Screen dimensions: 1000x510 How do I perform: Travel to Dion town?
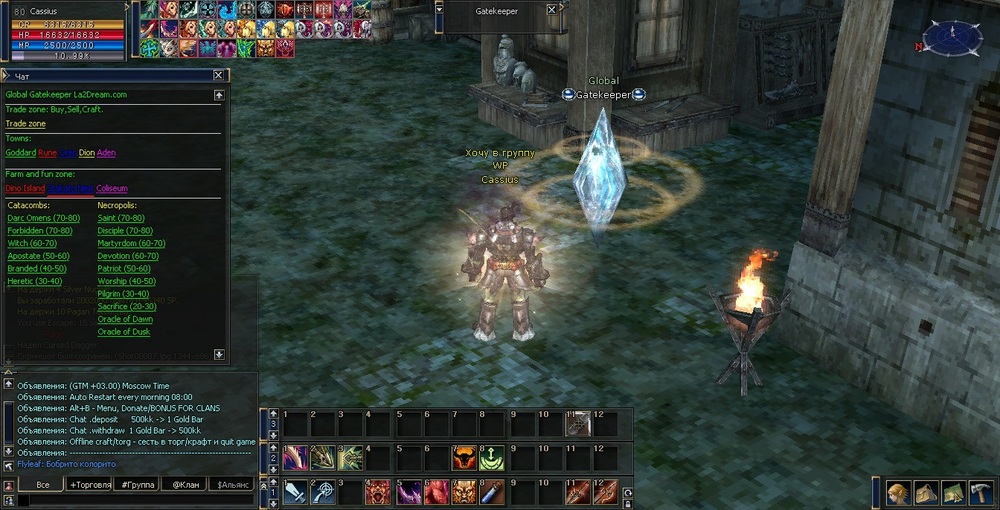point(87,153)
